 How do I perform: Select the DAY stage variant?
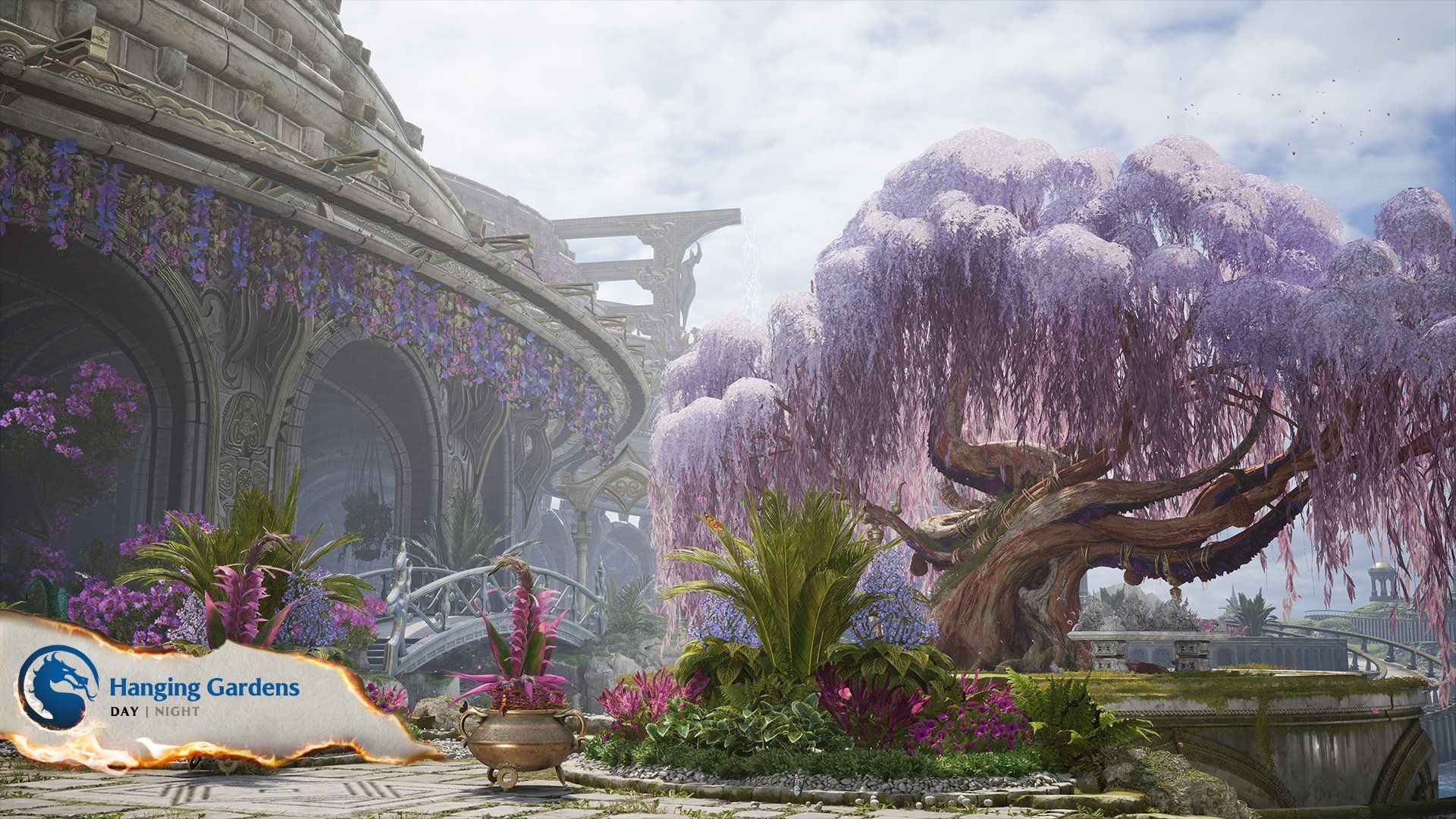124,712
